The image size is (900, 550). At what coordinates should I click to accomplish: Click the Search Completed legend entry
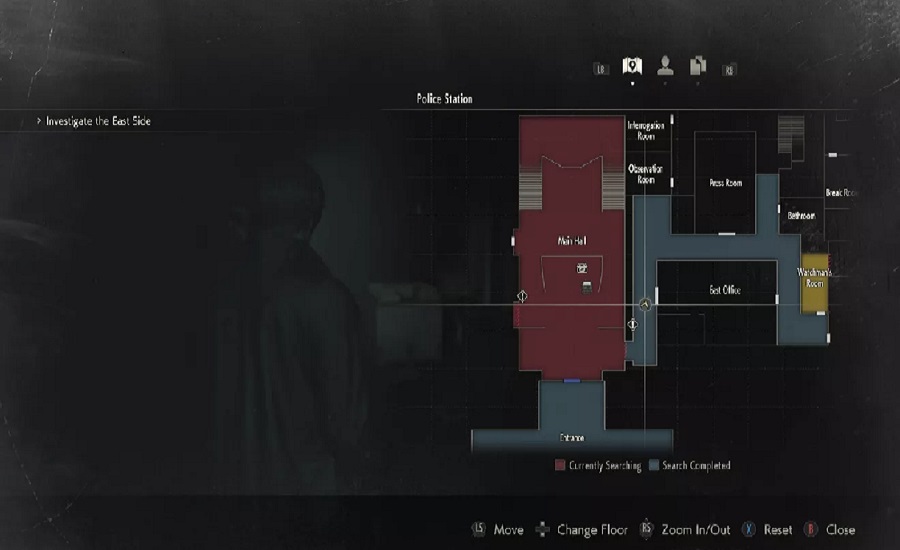tap(690, 466)
